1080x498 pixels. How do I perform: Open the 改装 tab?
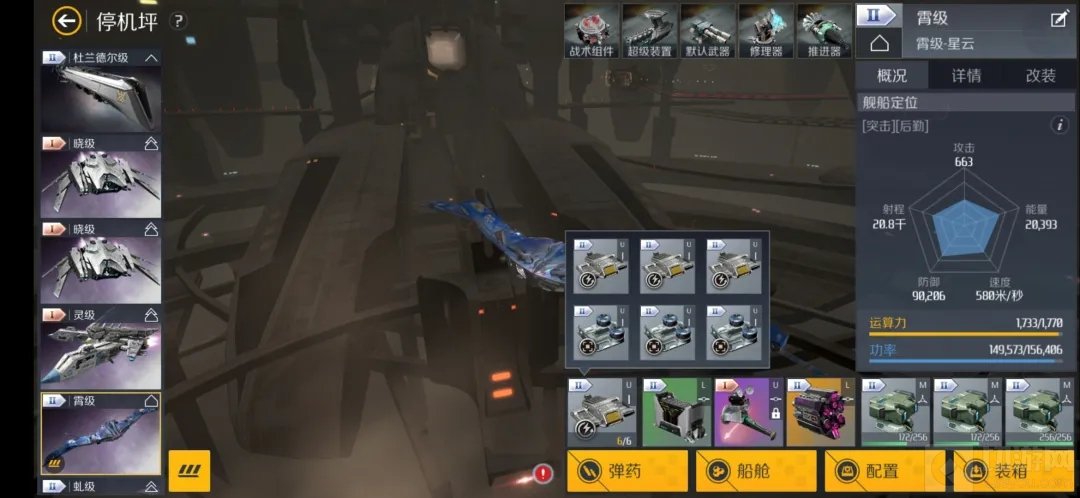tap(1041, 76)
